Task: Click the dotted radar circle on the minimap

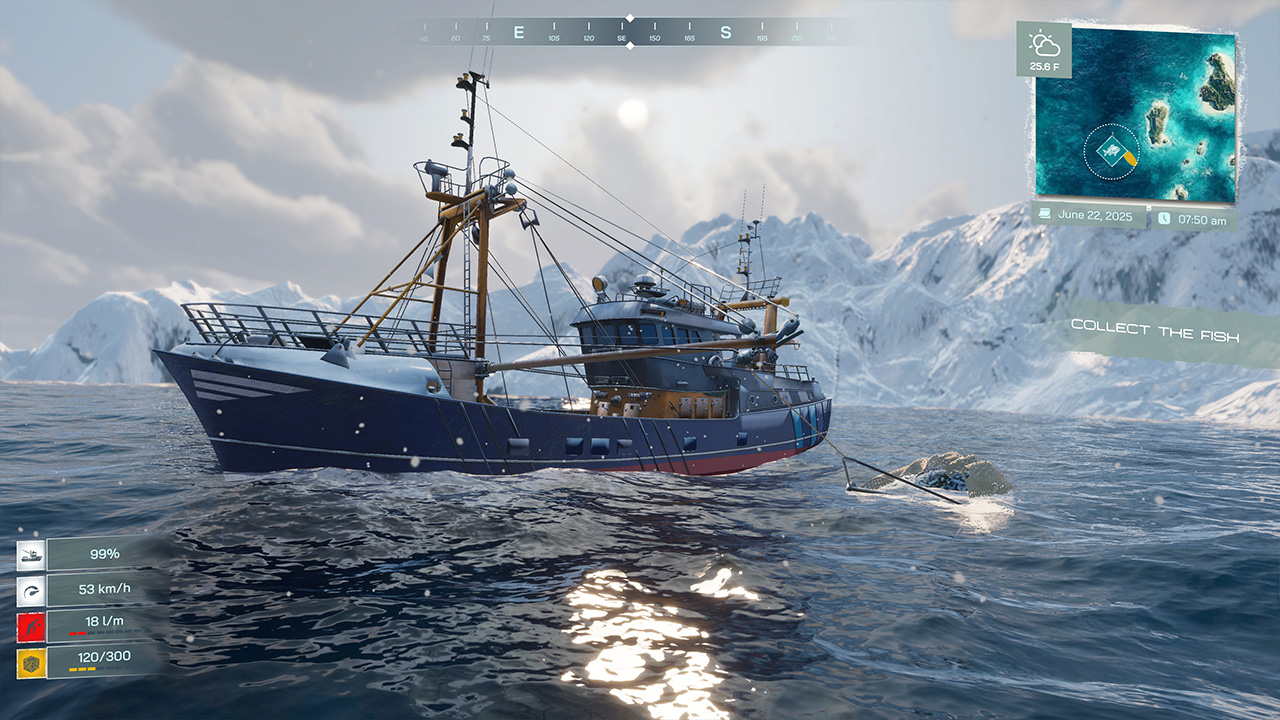Action: pos(1085,153)
